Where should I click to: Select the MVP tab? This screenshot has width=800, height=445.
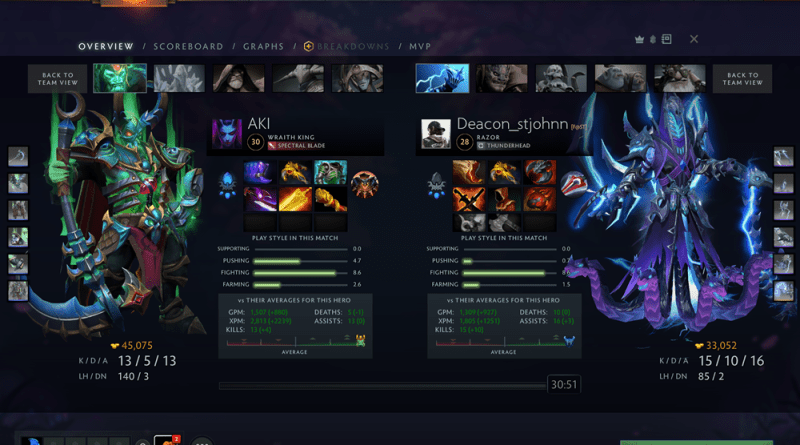coord(419,46)
